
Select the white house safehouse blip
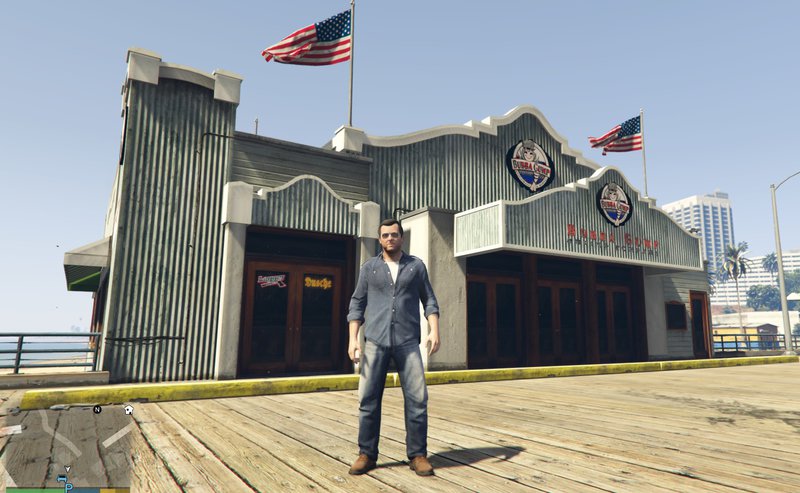[x=128, y=410]
